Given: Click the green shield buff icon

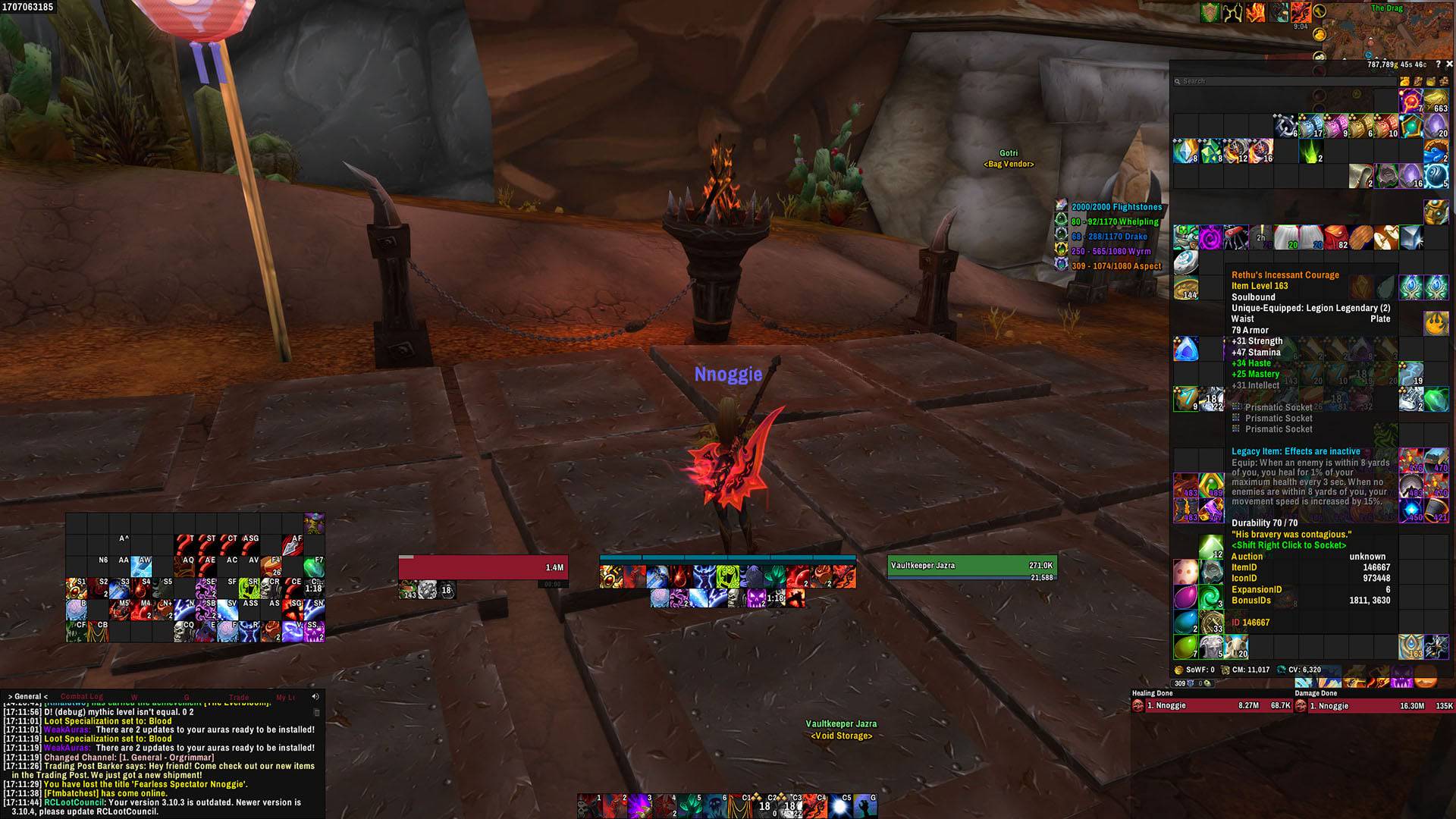Looking at the screenshot, I should pyautogui.click(x=1211, y=13).
